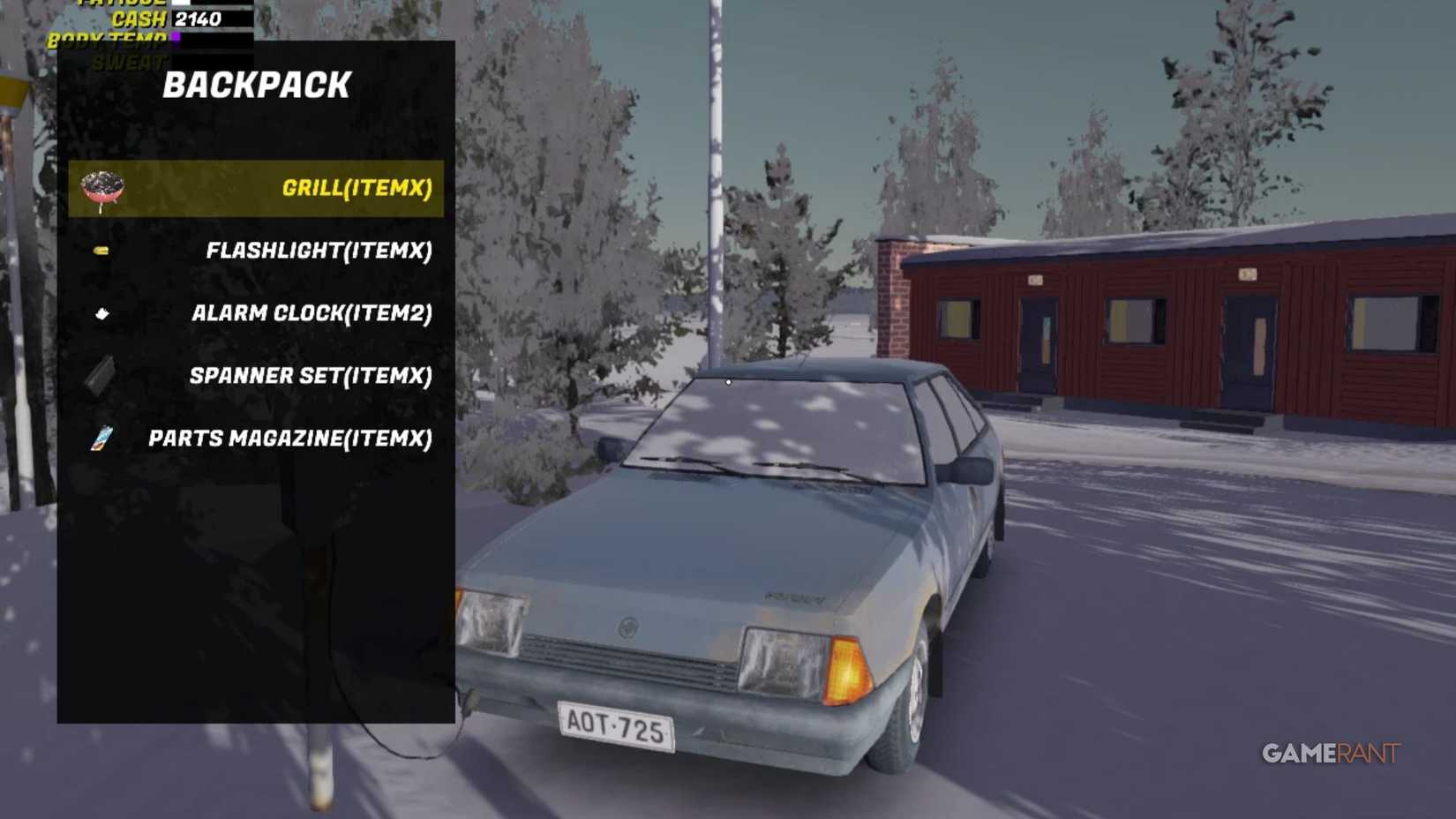
Task: Click the parts magazine icon
Action: [x=99, y=438]
